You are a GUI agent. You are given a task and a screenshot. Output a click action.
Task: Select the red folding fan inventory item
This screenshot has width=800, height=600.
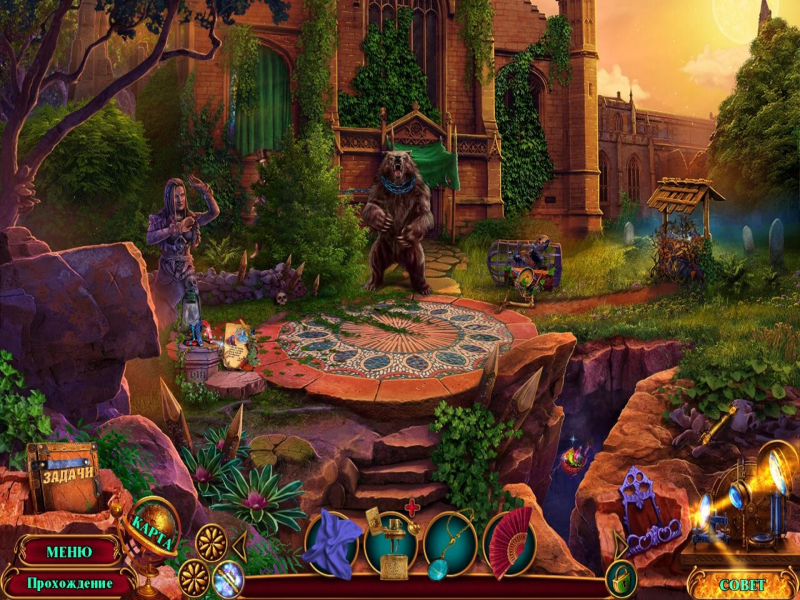coord(508,543)
